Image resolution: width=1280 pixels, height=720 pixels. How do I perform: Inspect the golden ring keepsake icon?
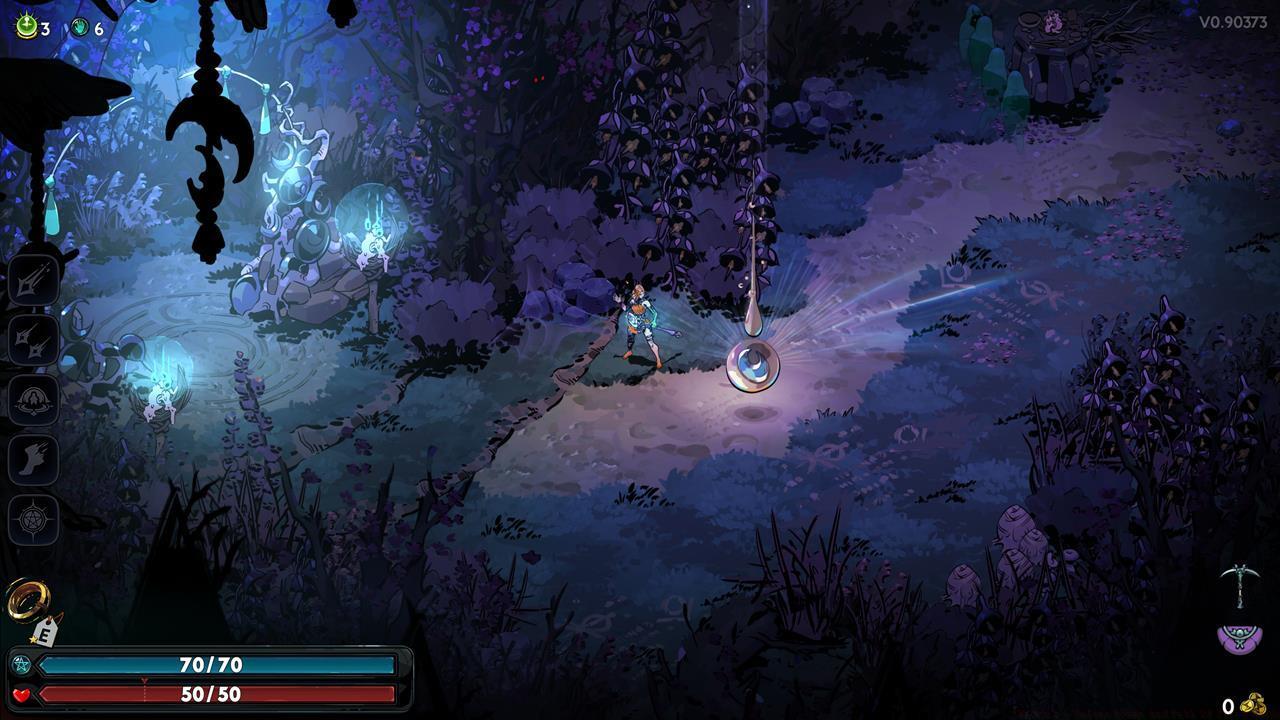[x=27, y=599]
